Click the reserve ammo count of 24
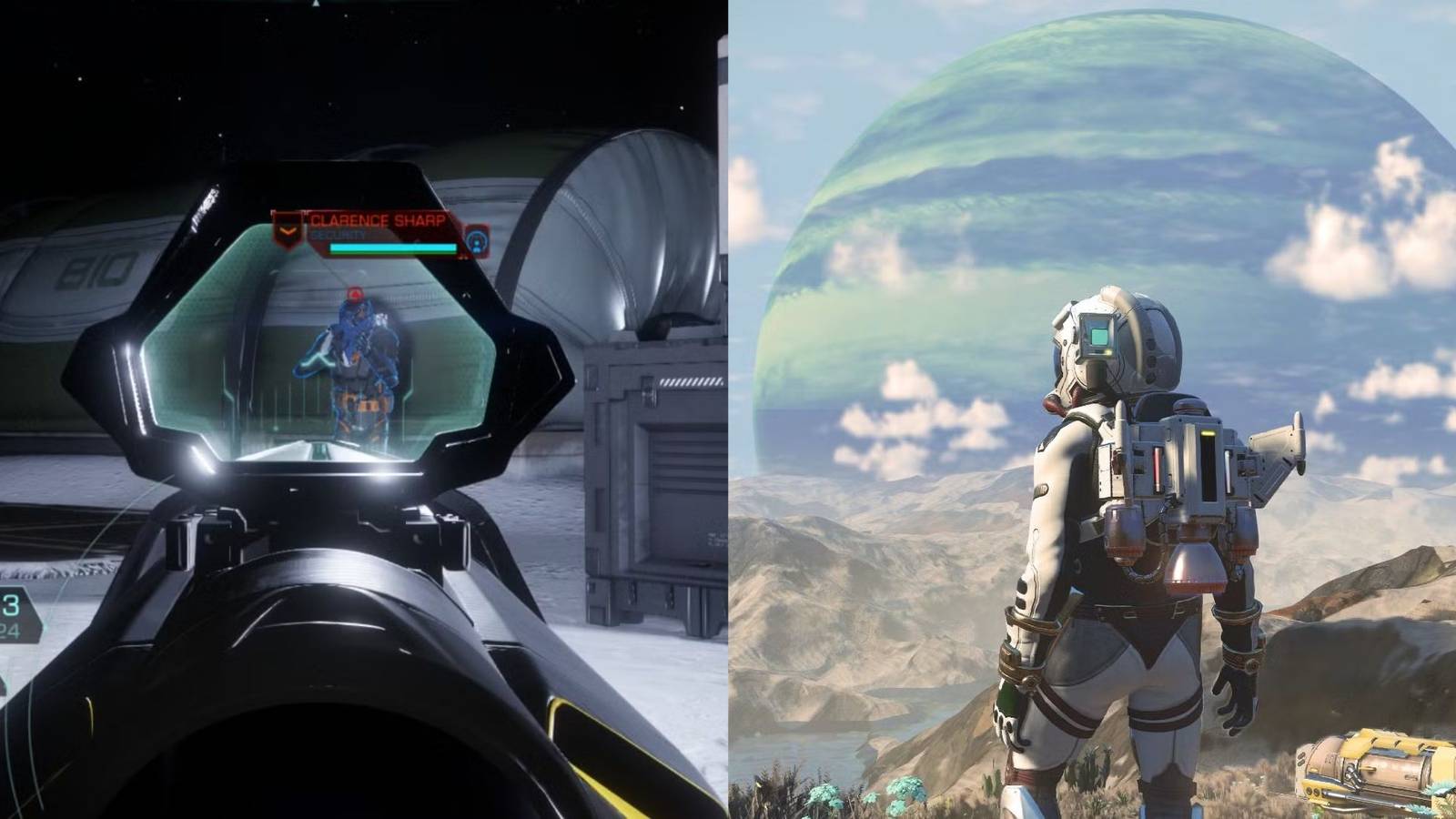The image size is (1456, 819). point(9,628)
